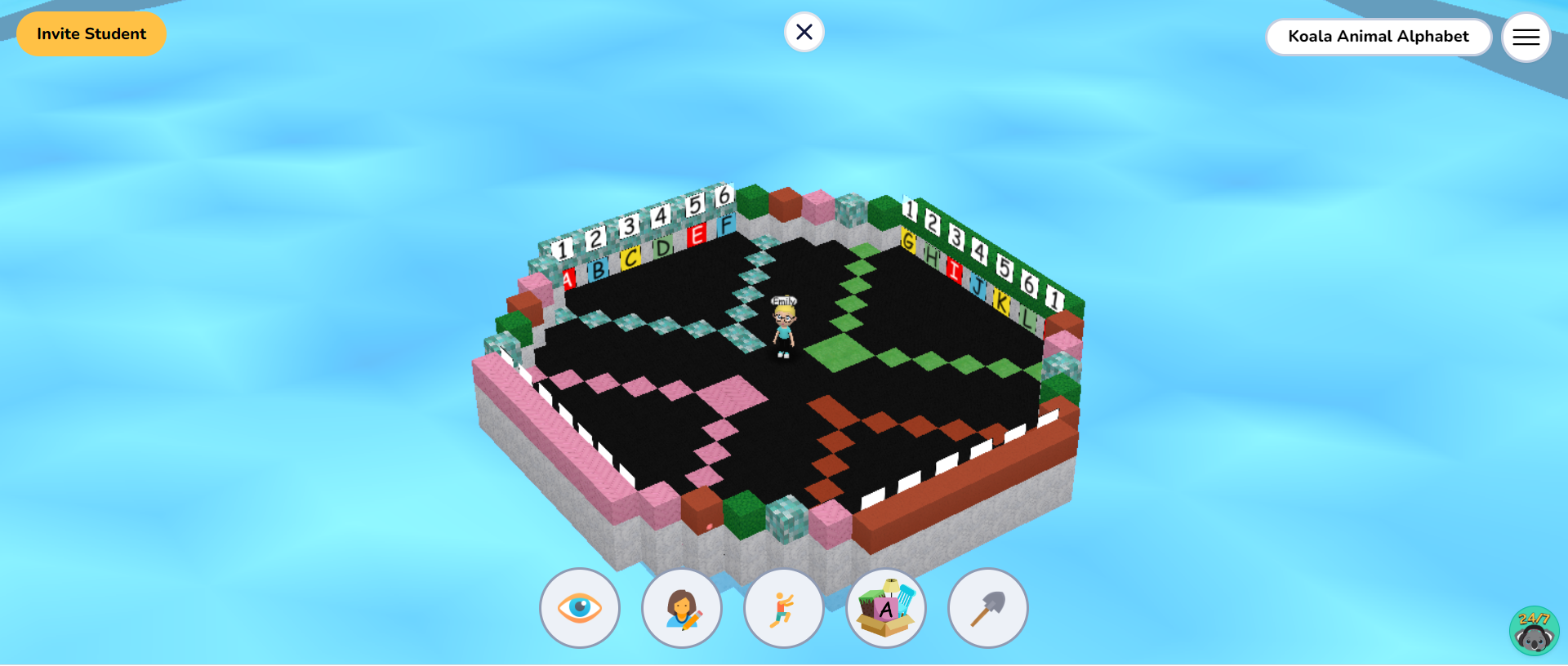Click the Koala Animal Alphabet world title
This screenshot has height=666, width=1568.
tap(1379, 37)
